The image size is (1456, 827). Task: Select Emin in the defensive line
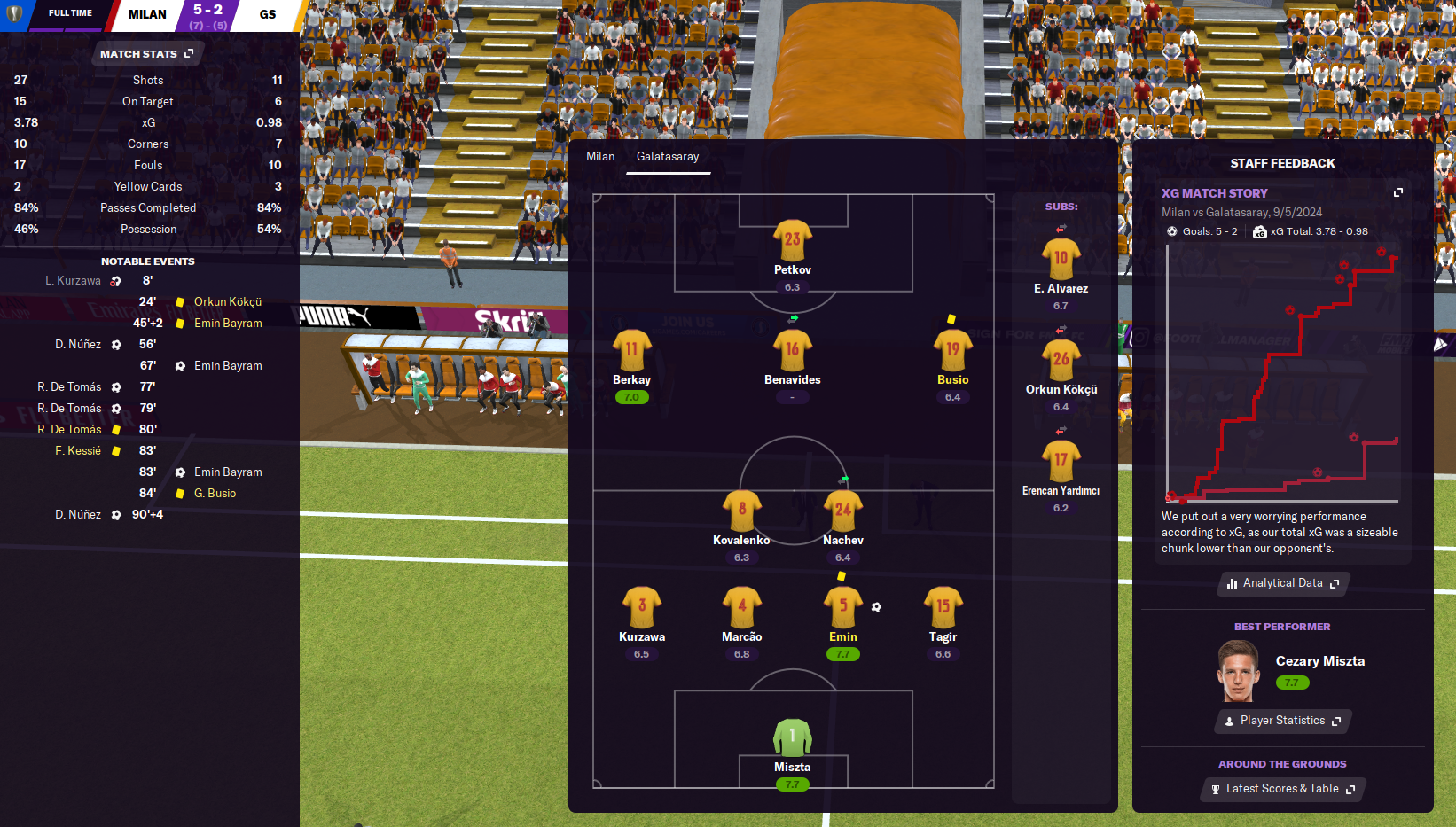click(842, 608)
